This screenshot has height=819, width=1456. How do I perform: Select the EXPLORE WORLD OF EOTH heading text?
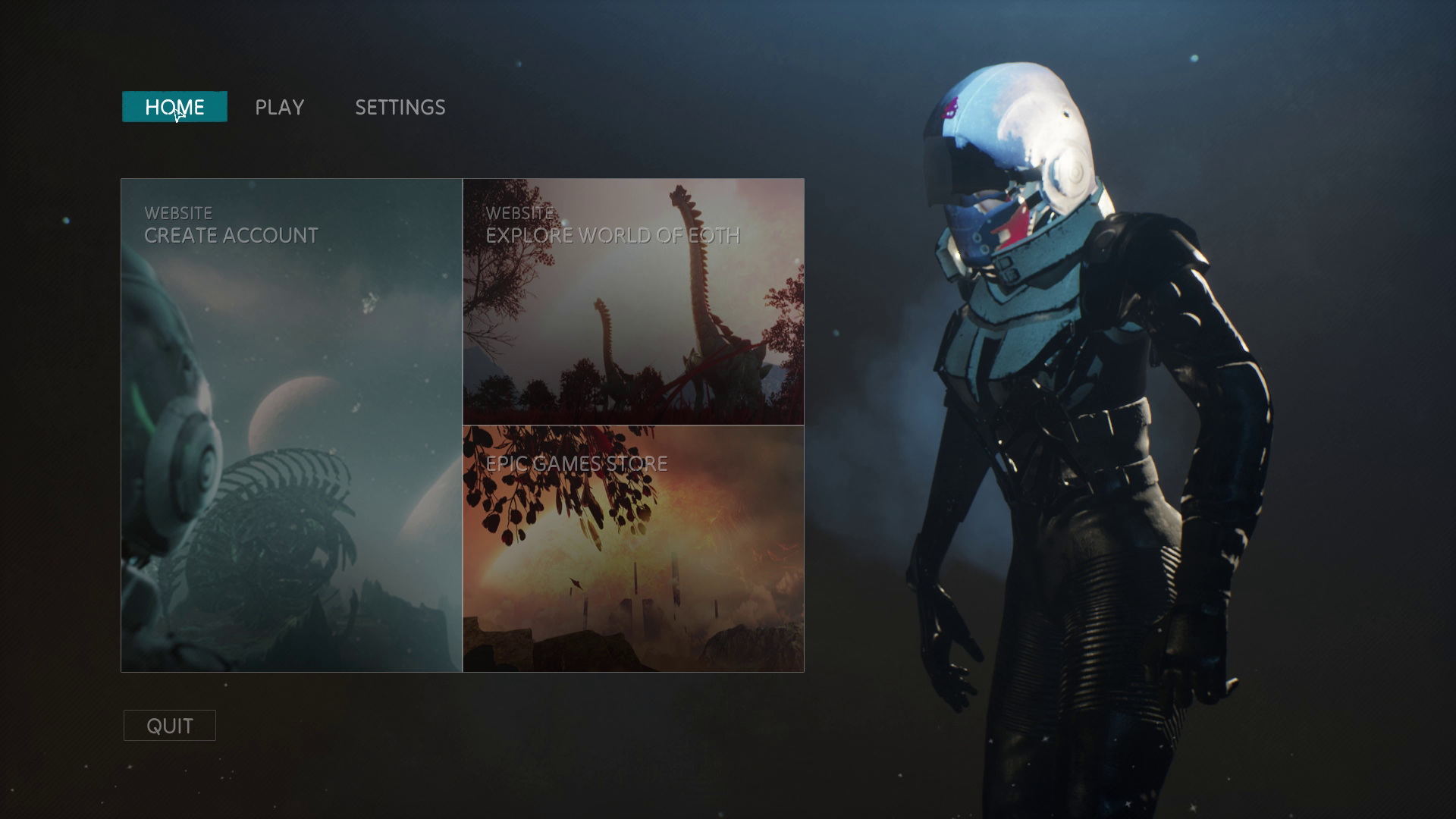[x=614, y=236]
